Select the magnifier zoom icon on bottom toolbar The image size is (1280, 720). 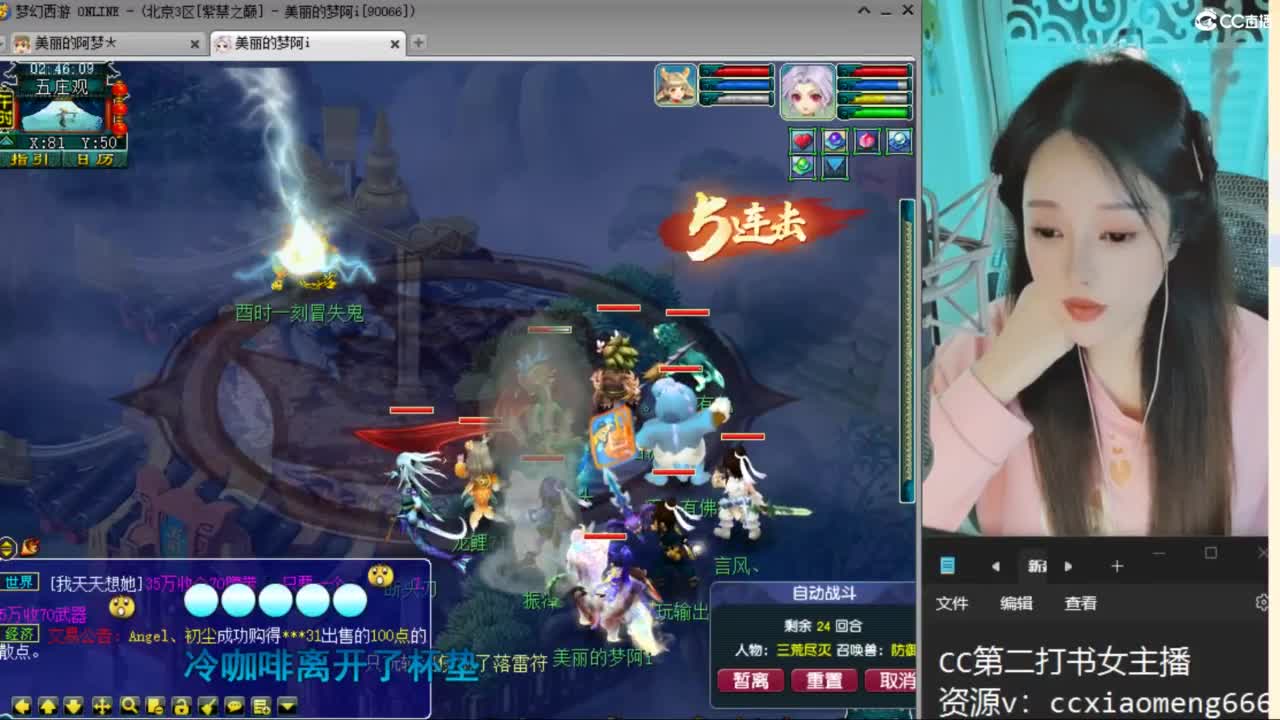[x=128, y=705]
